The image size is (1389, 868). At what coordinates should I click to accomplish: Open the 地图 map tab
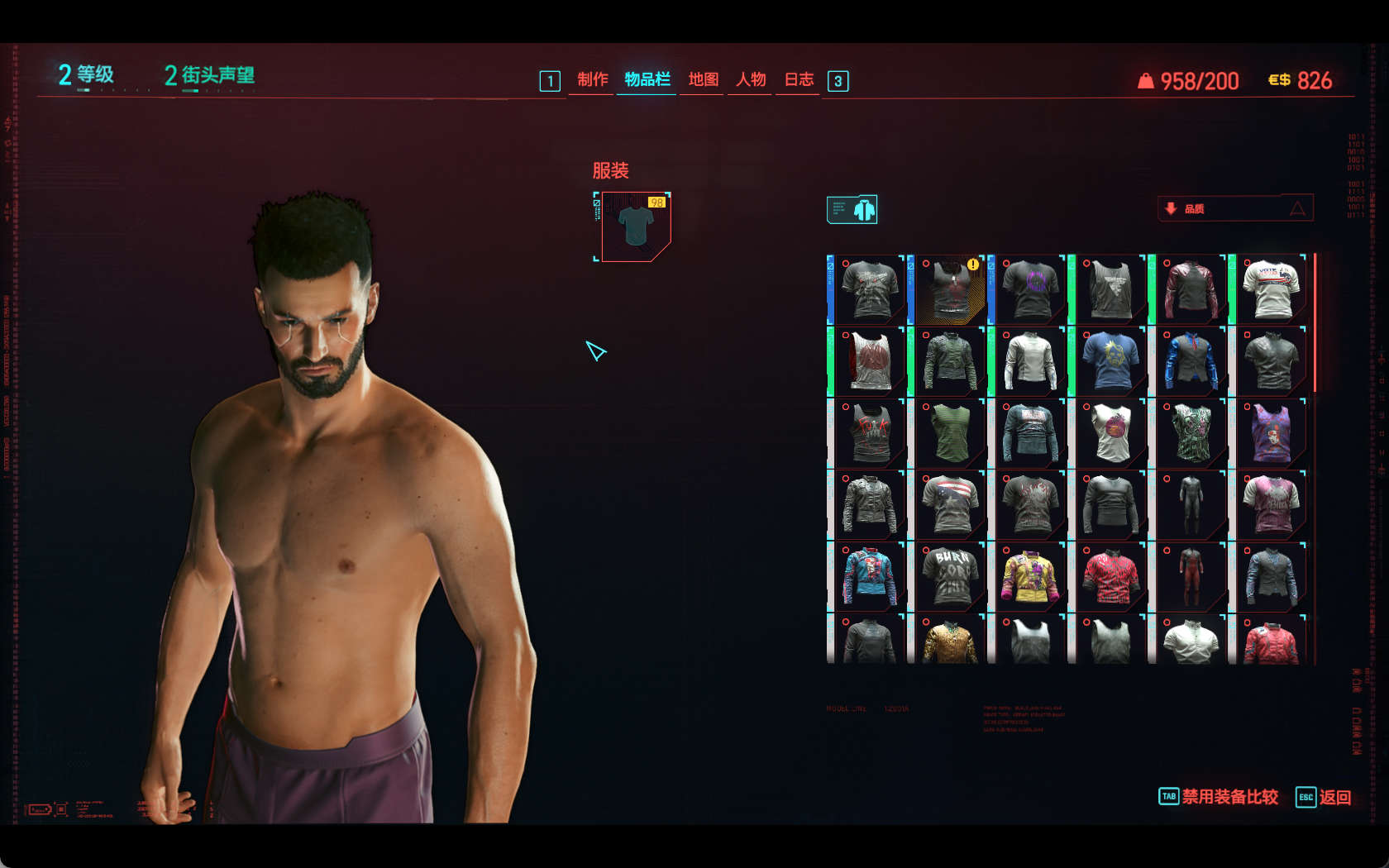(703, 79)
